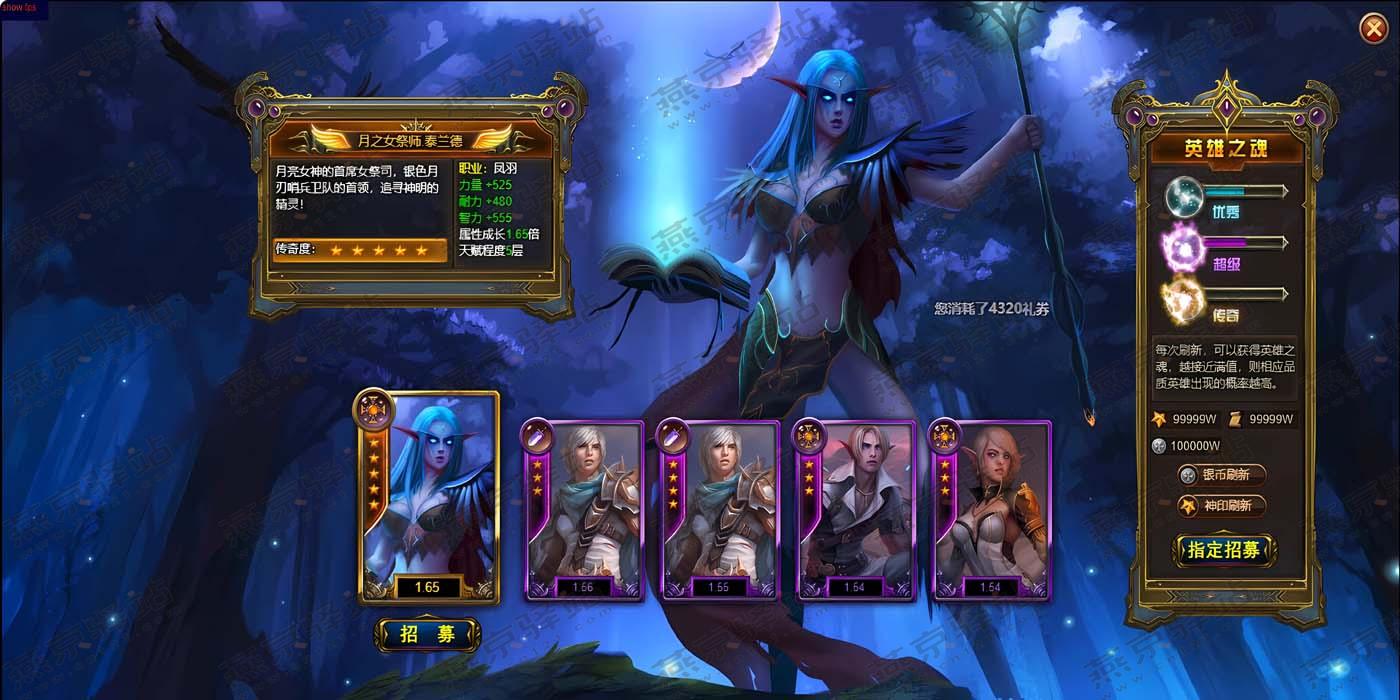Click the teal 优秀 hero soul orb
This screenshot has width=1400, height=700.
point(1185,194)
